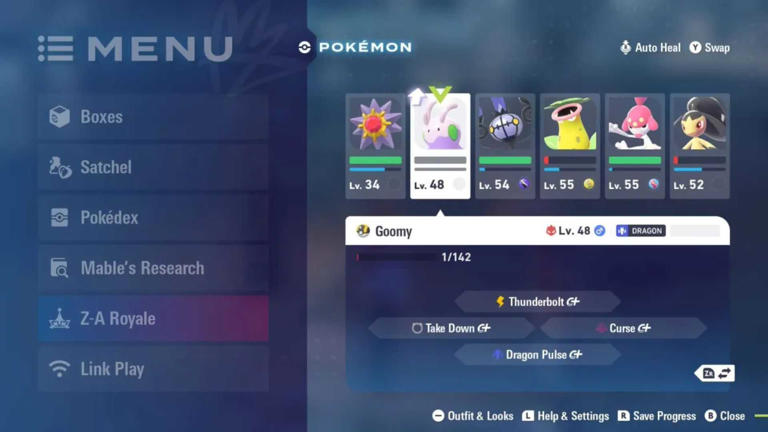This screenshot has width=768, height=432.
Task: Open the Pokédex entry
Action: [x=152, y=218]
